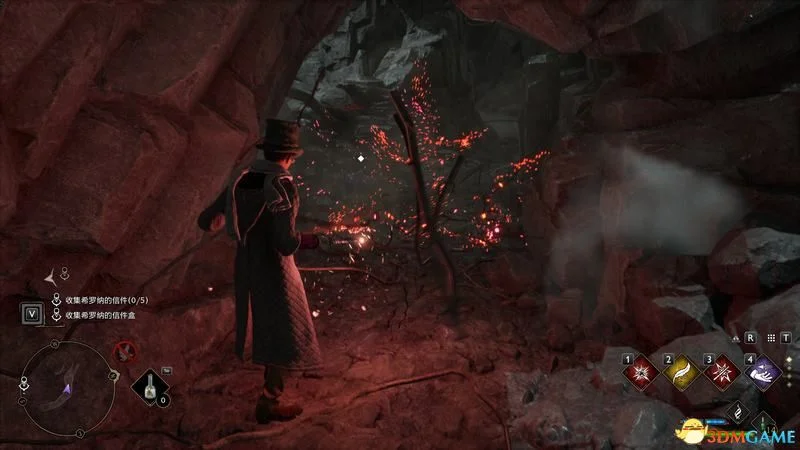Select the healing potion bottle slot

(153, 384)
